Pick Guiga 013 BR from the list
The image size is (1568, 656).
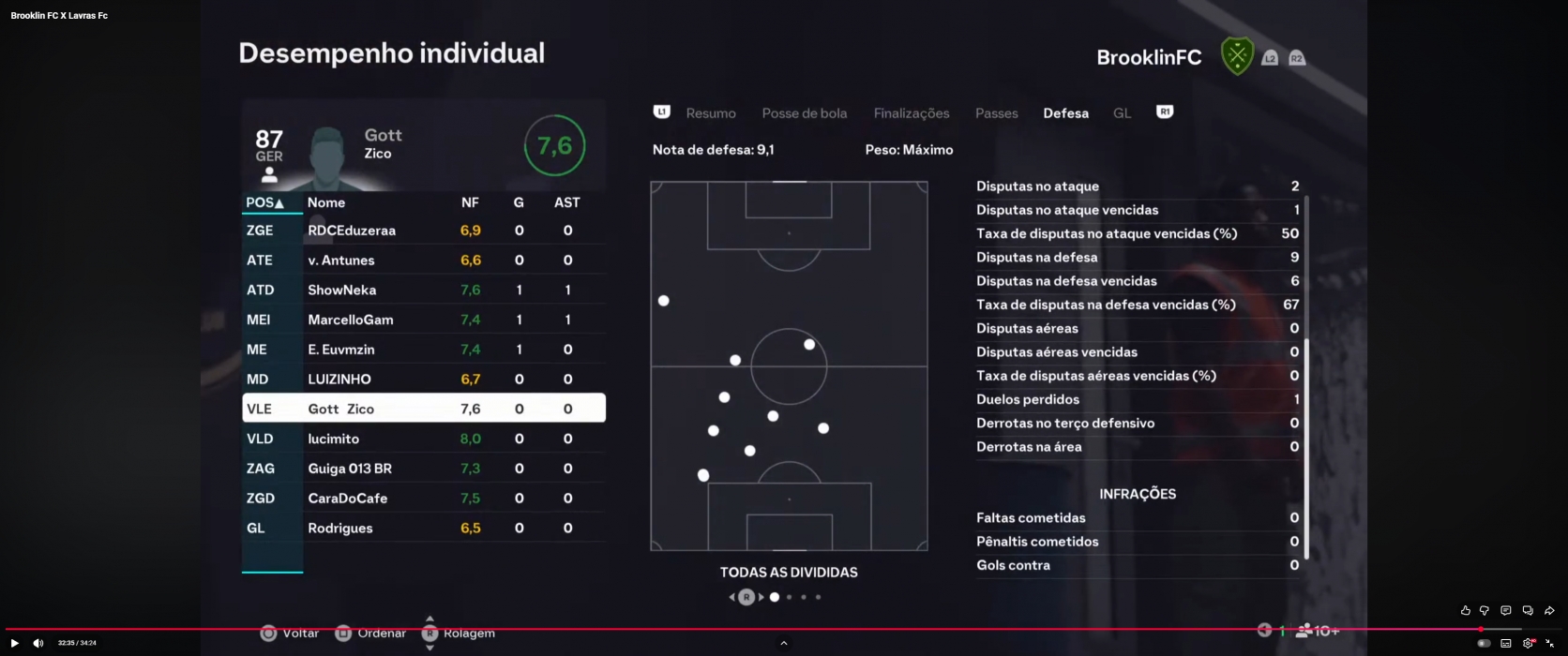(x=423, y=469)
